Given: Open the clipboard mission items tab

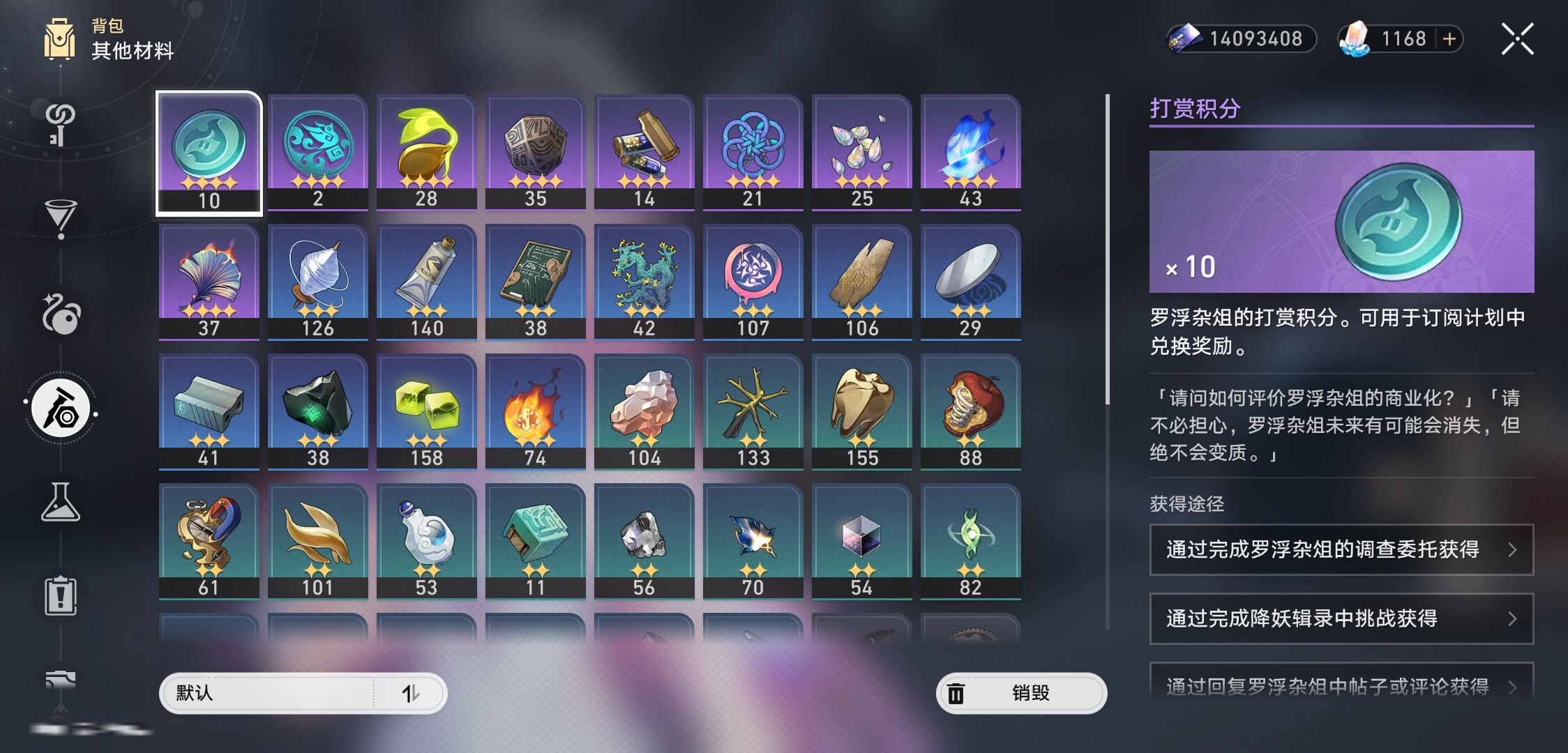Looking at the screenshot, I should point(61,596).
